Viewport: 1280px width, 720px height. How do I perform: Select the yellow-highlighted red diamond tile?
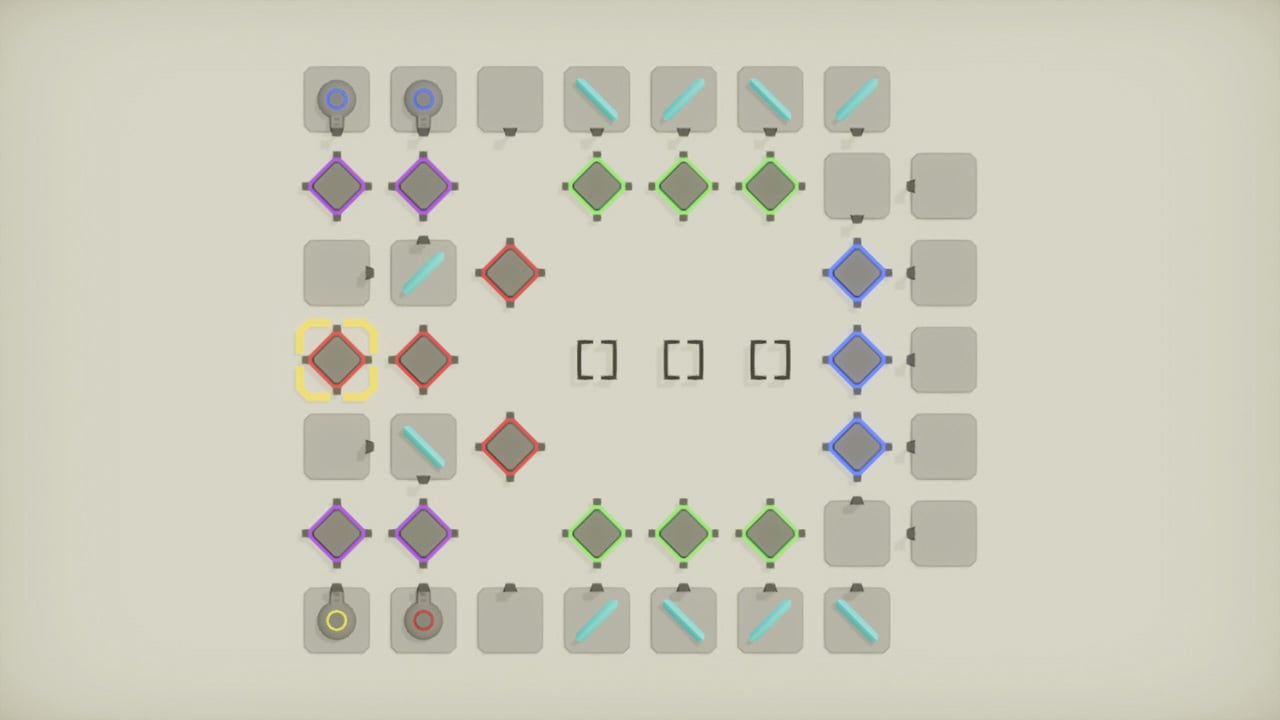(337, 360)
